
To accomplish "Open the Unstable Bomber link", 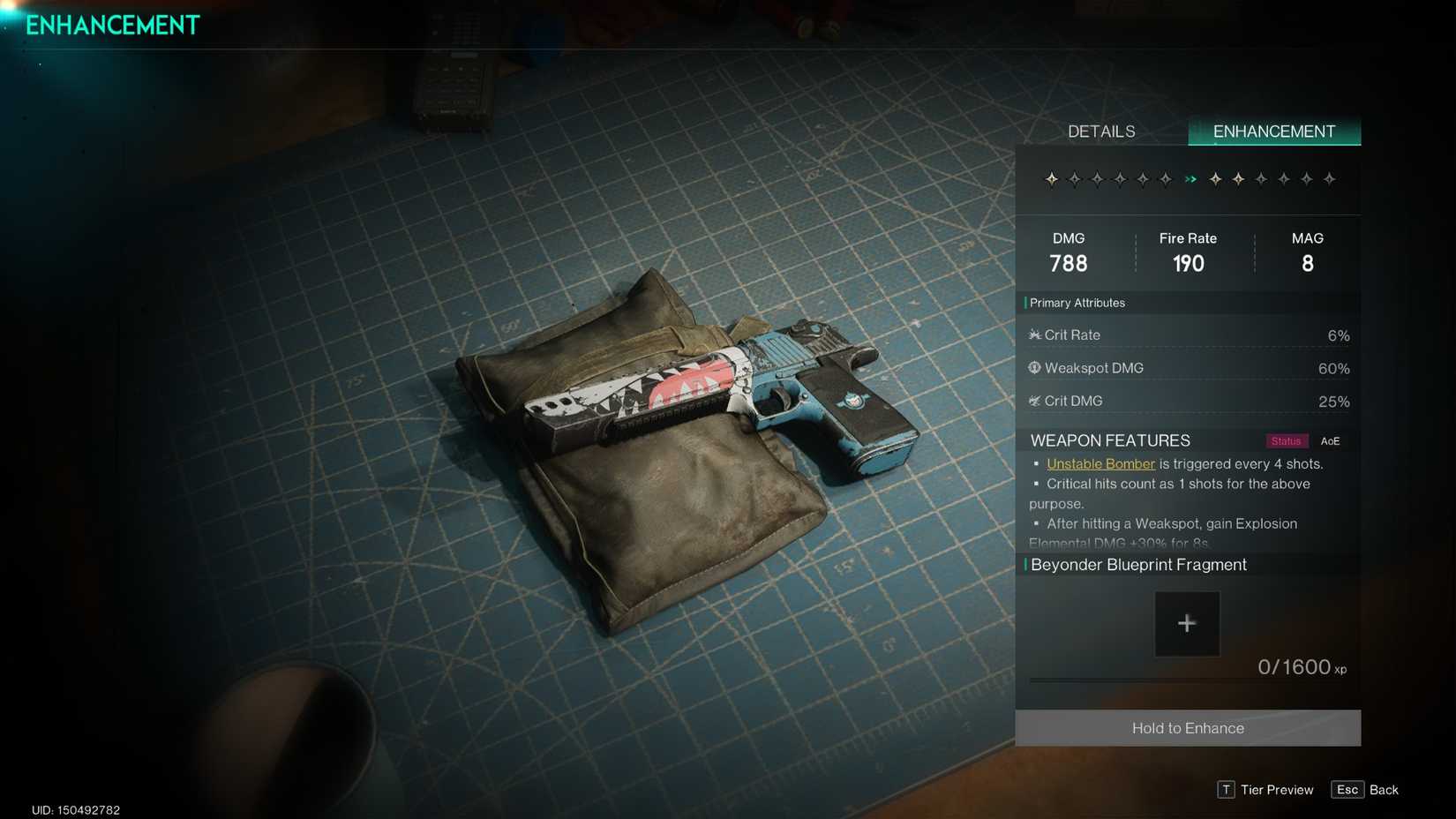I will pyautogui.click(x=1100, y=463).
